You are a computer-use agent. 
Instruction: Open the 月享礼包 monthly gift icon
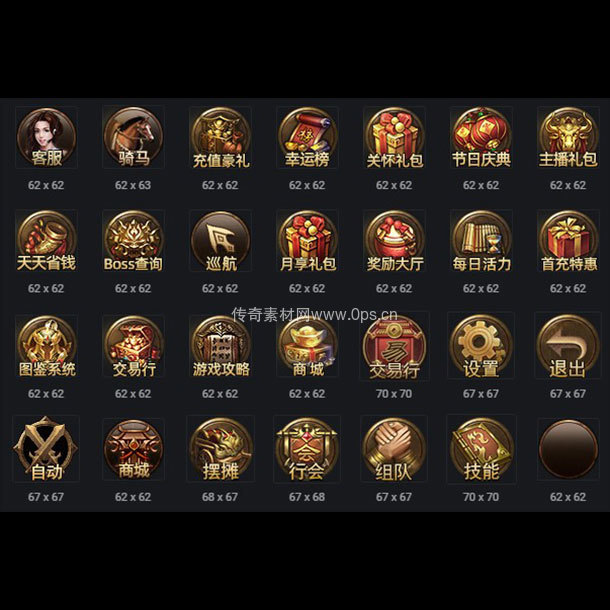coord(307,242)
